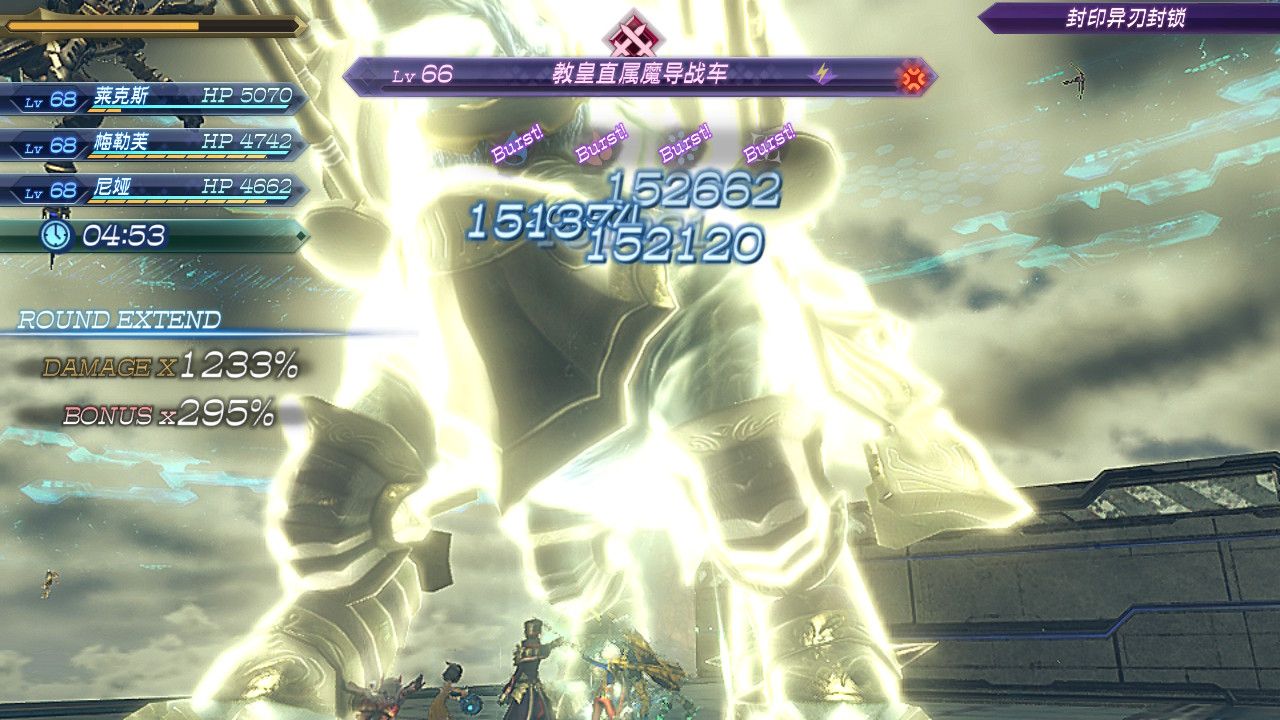Click the 封印异刃封锁 banner
The width and height of the screenshot is (1280, 720).
[1126, 18]
